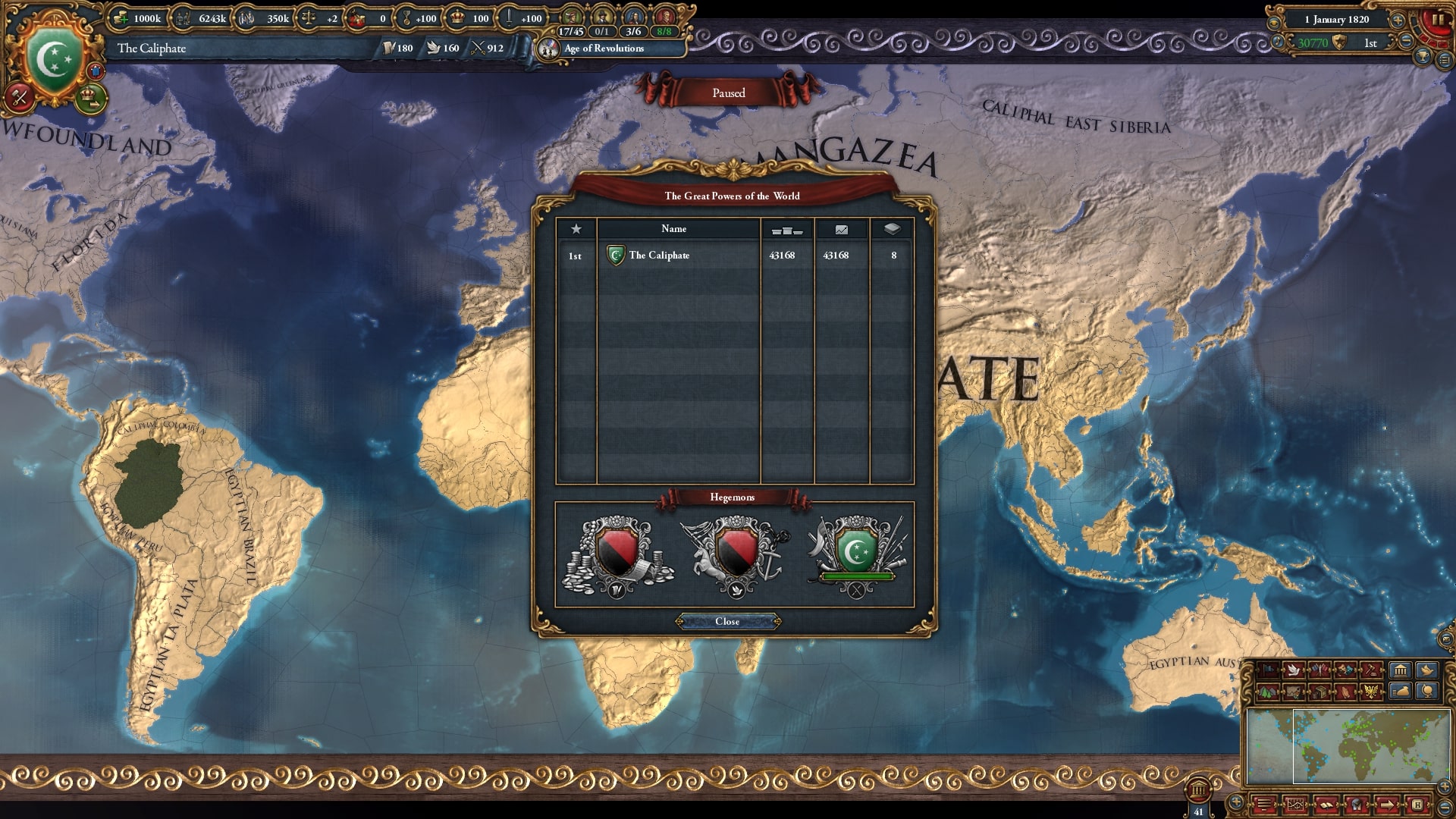This screenshot has height=819, width=1456.
Task: Open the trophy achievements button
Action: (1423, 57)
